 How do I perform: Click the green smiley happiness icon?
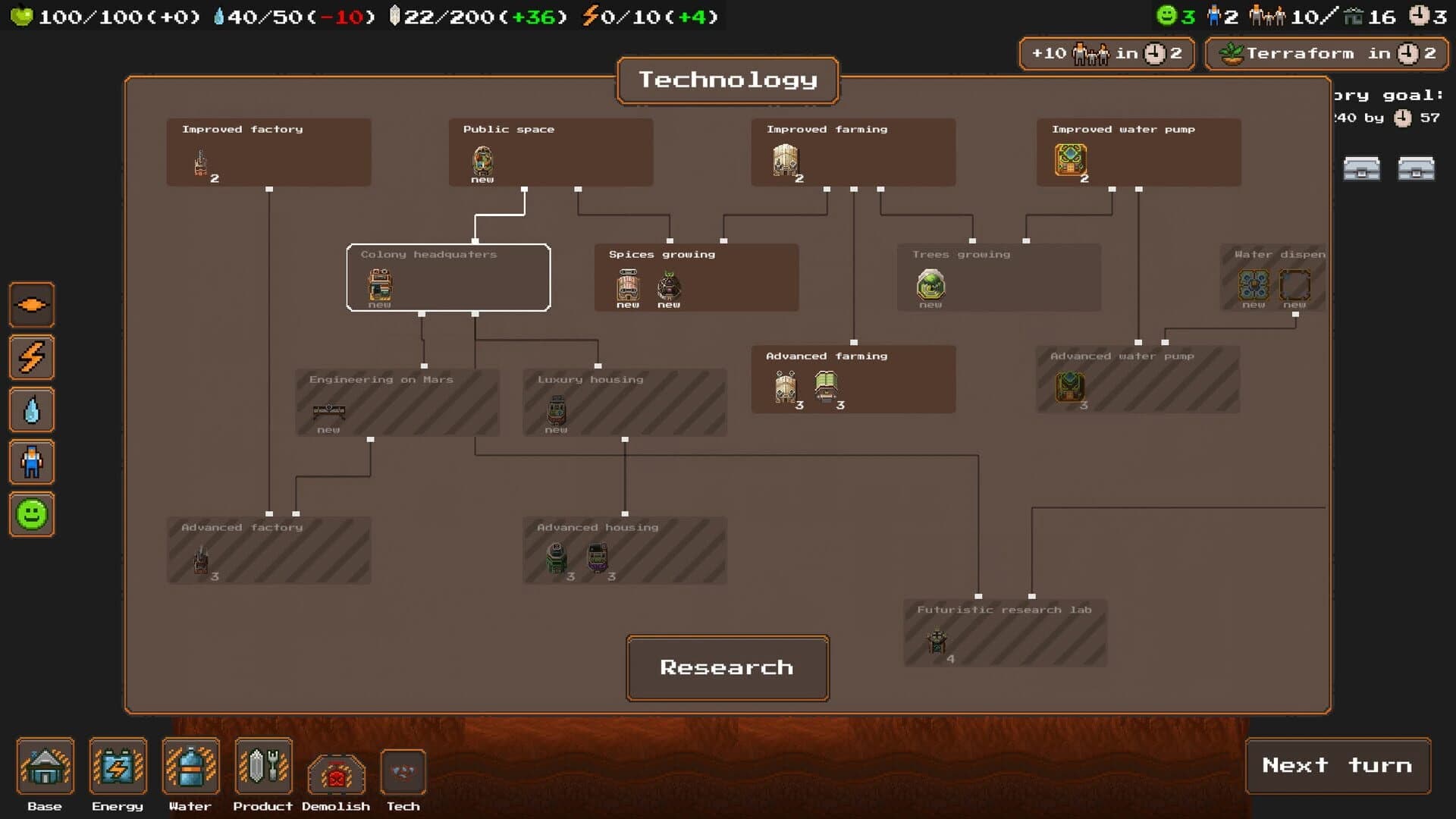tap(31, 514)
